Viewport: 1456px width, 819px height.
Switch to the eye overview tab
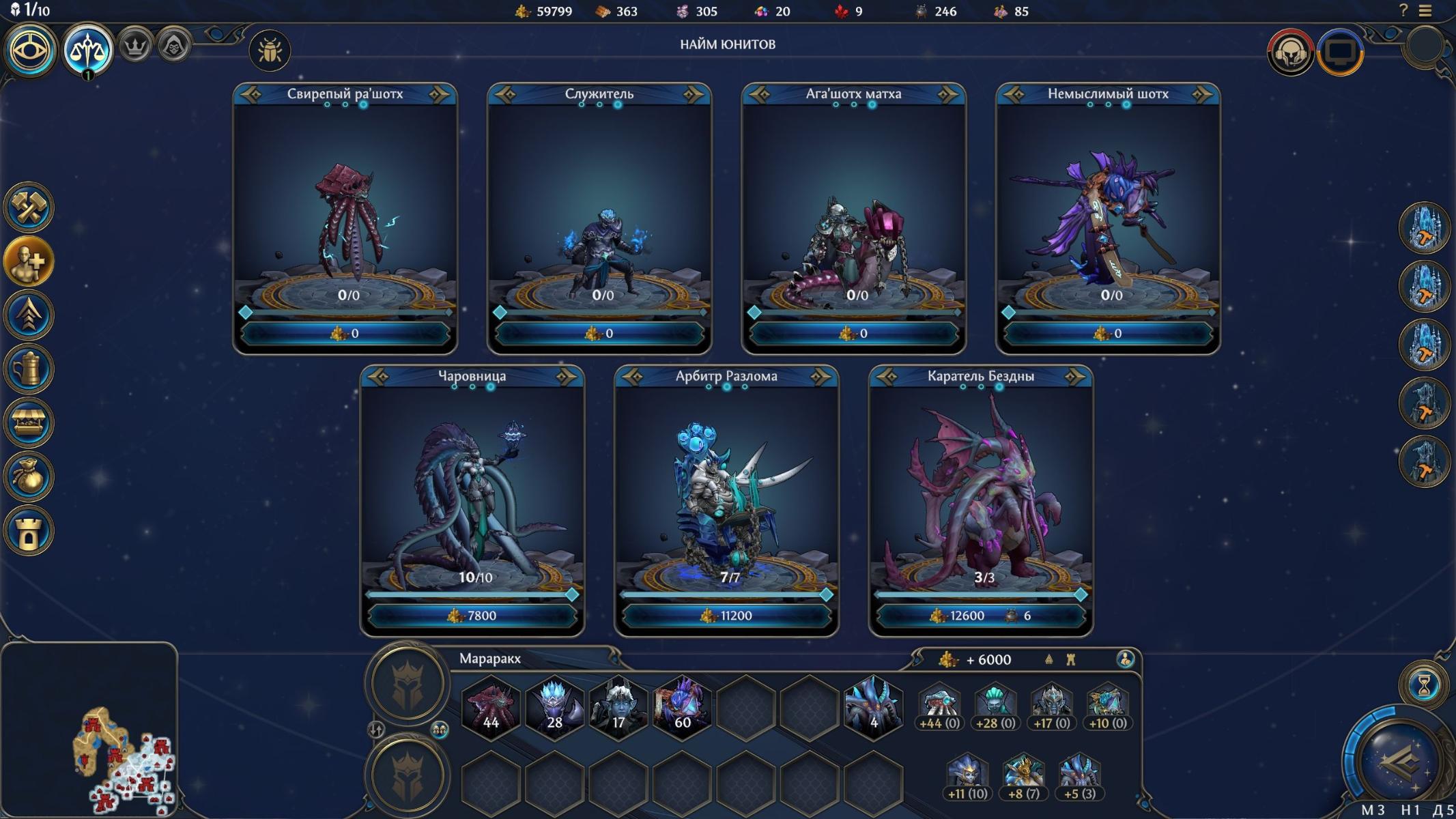coord(30,50)
